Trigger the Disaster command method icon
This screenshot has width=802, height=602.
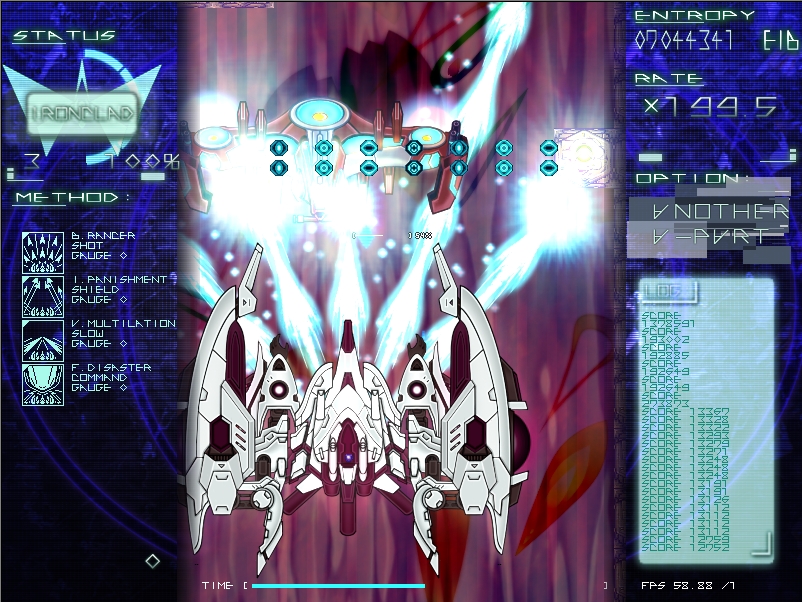pos(43,384)
